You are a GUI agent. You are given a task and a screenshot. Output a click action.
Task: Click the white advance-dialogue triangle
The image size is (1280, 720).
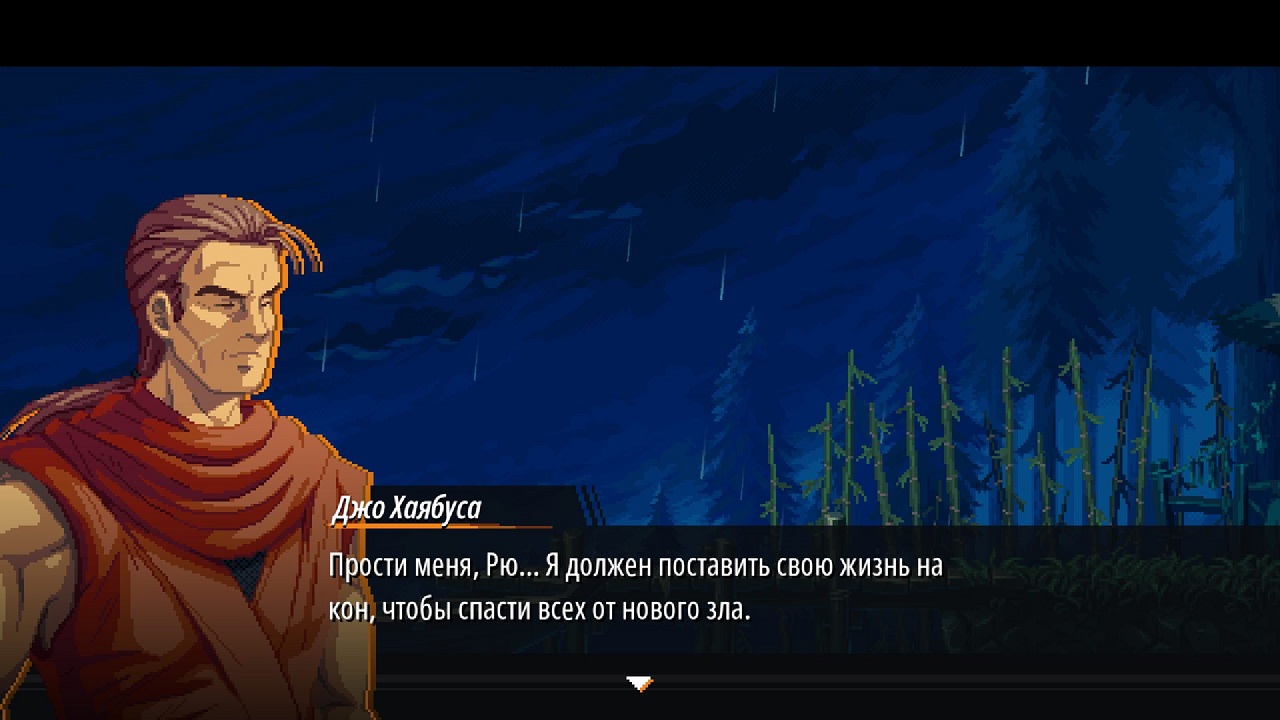tap(639, 684)
